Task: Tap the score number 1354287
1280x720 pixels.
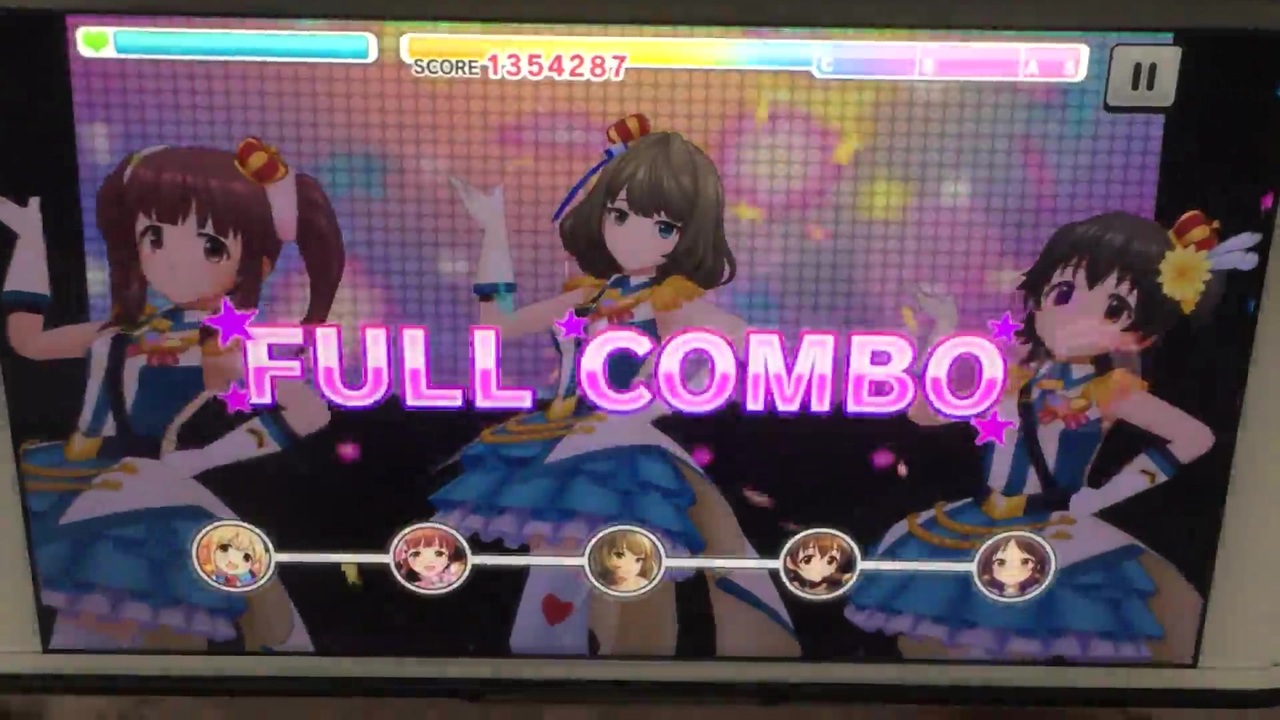Action: (x=557, y=67)
